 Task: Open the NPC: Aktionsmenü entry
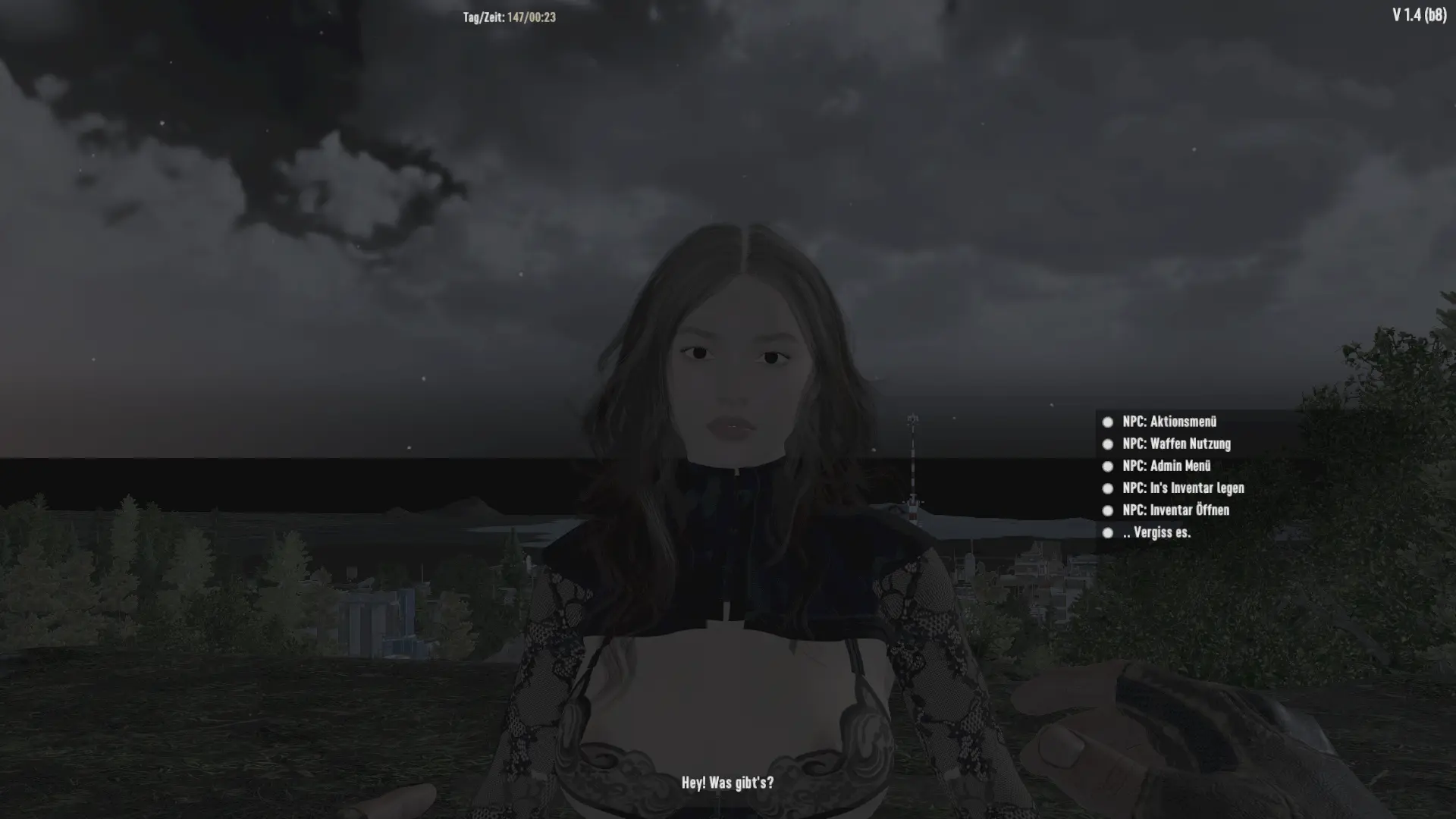pyautogui.click(x=1170, y=422)
